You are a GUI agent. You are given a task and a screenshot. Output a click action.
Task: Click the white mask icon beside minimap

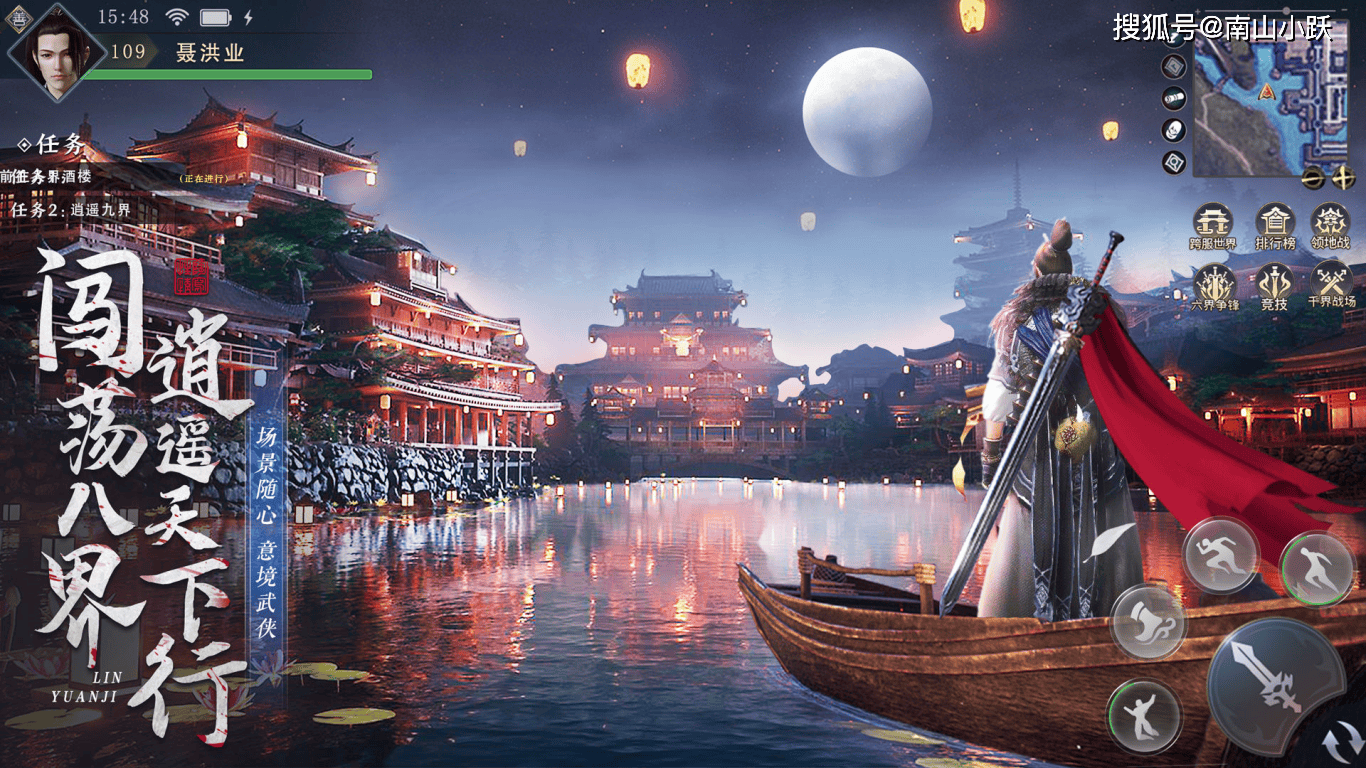[1175, 130]
